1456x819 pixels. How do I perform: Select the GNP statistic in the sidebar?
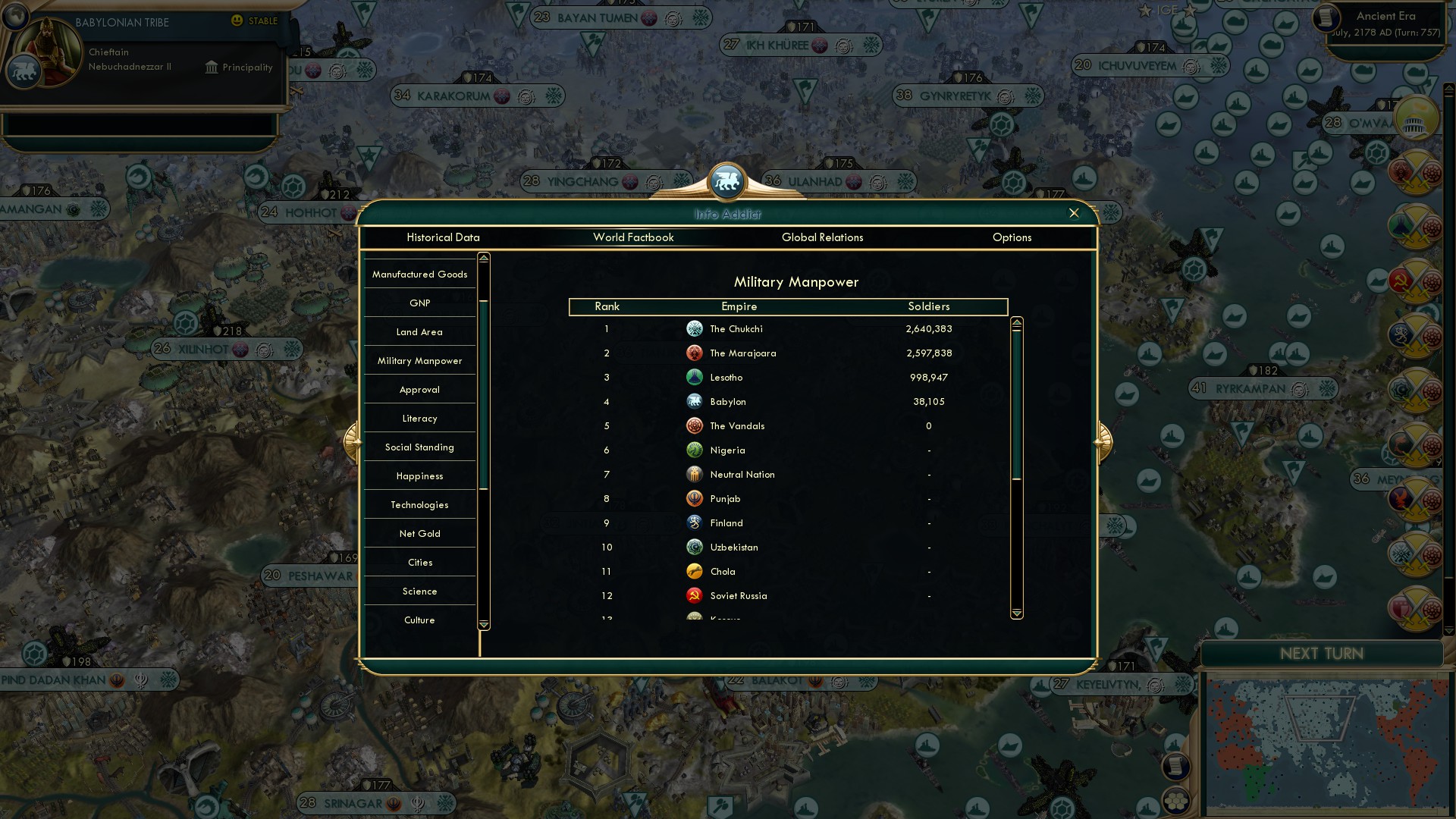click(419, 303)
